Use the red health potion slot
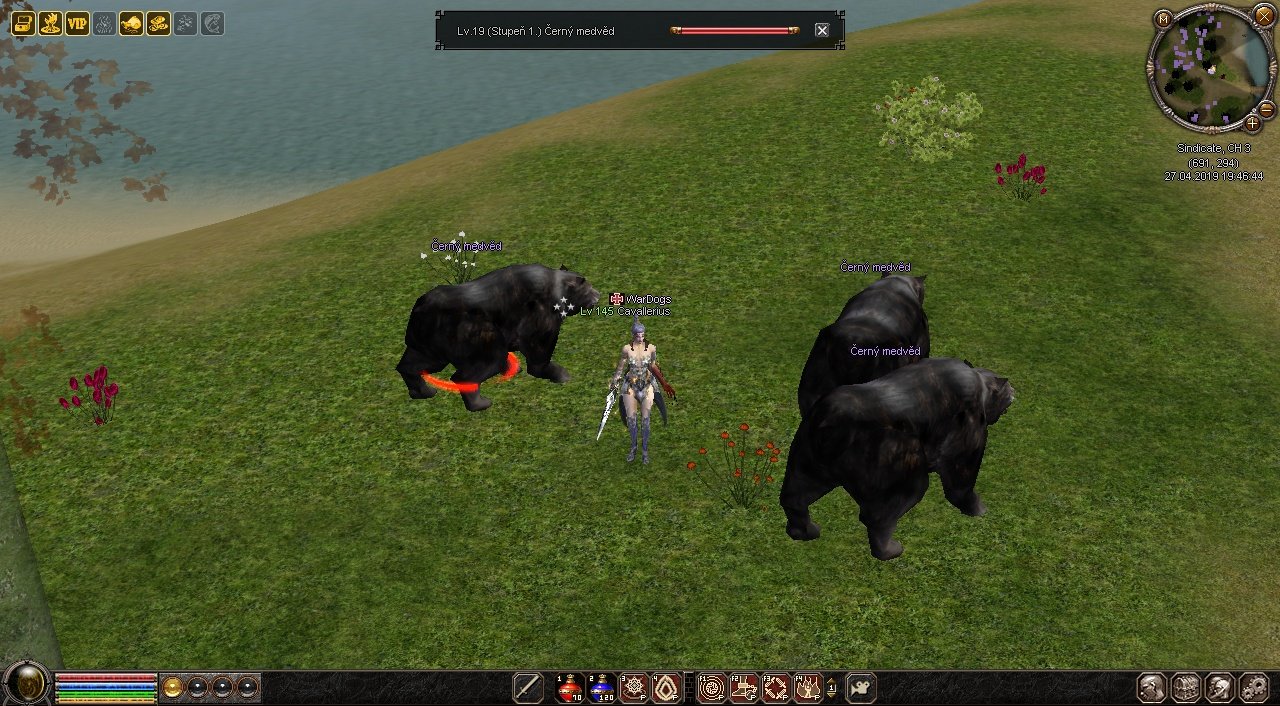 coord(570,688)
